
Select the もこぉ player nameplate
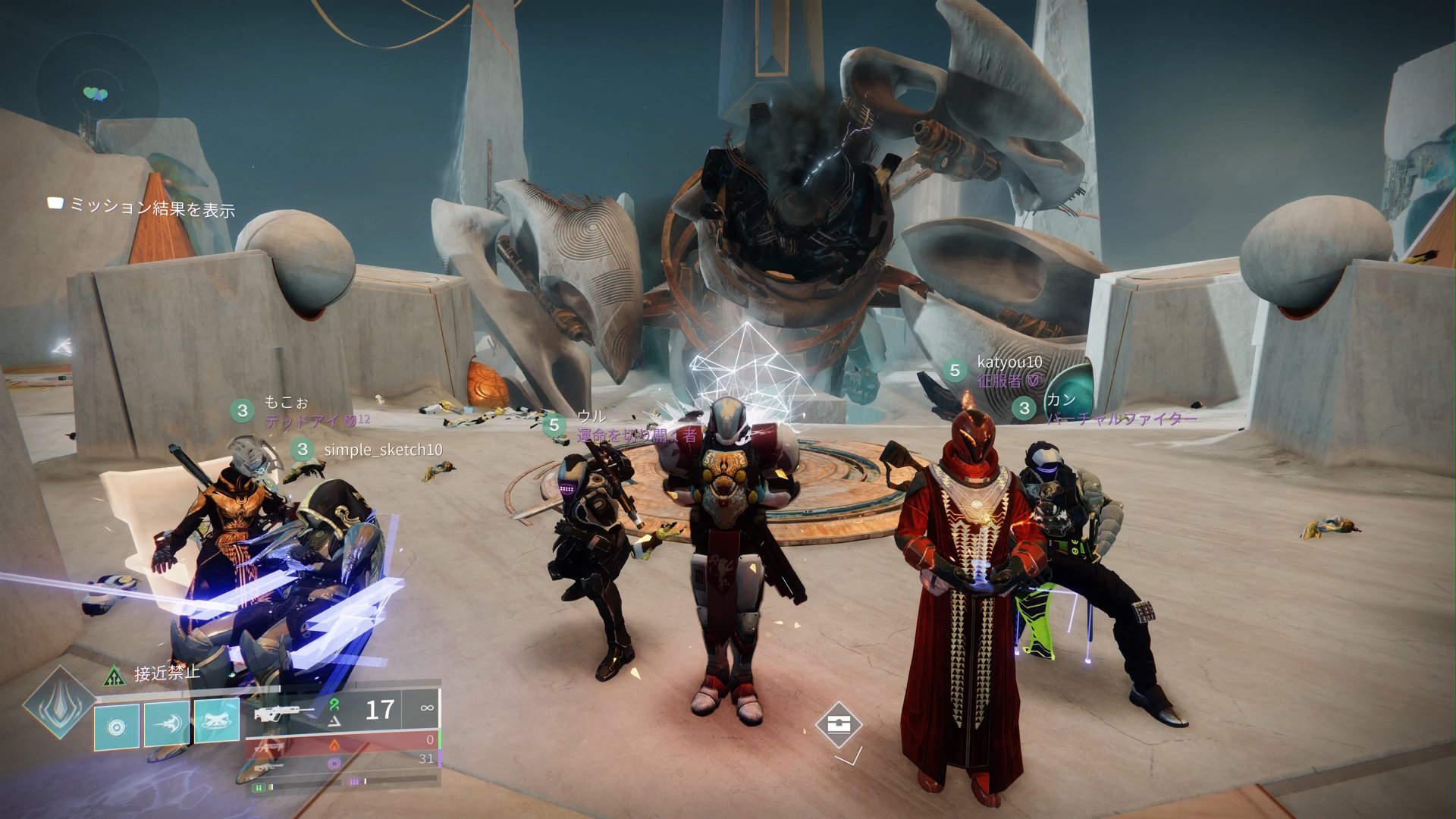[286, 403]
